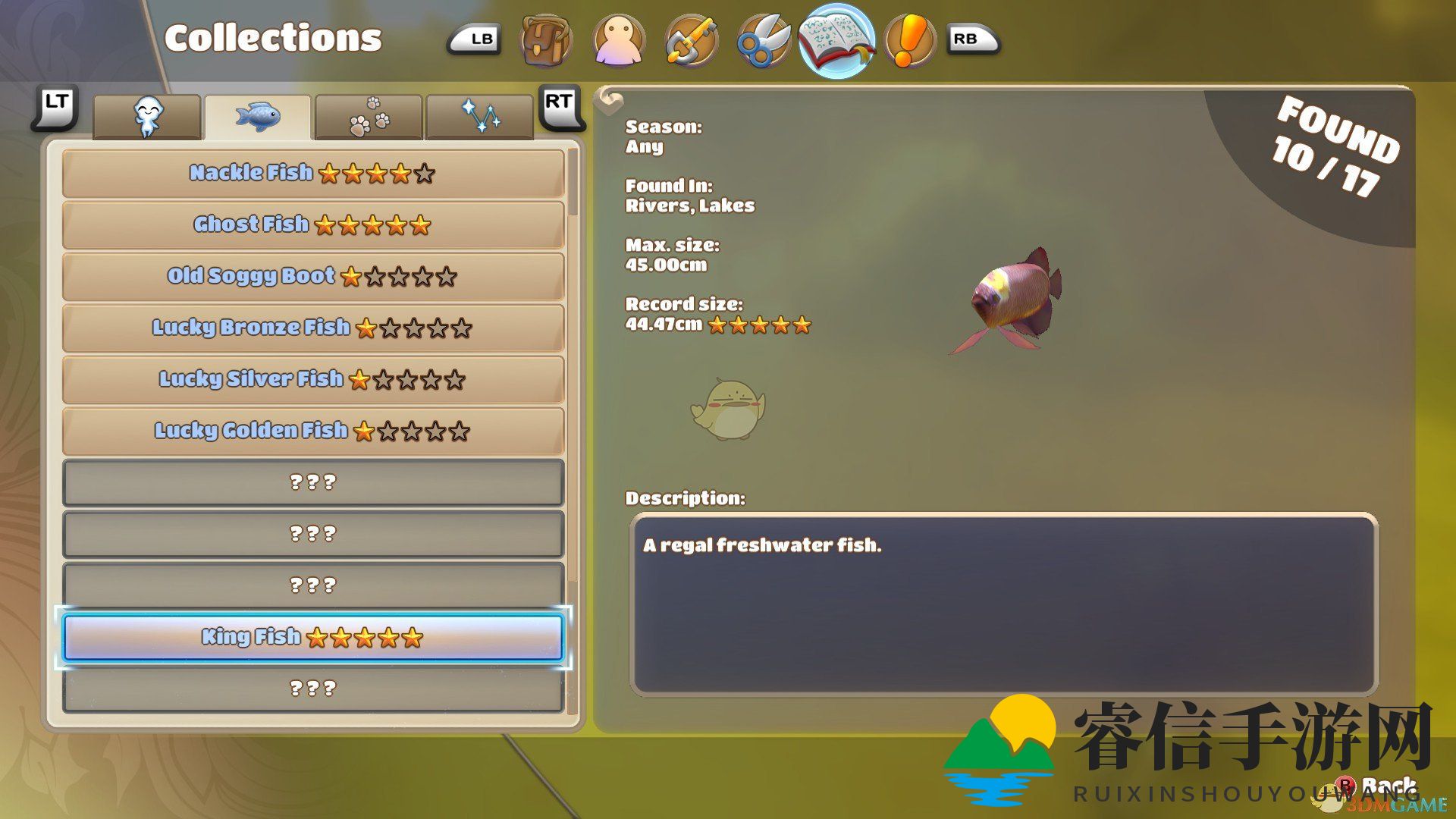Image resolution: width=1456 pixels, height=819 pixels.
Task: Switch to the fish collection tab
Action: 258,118
